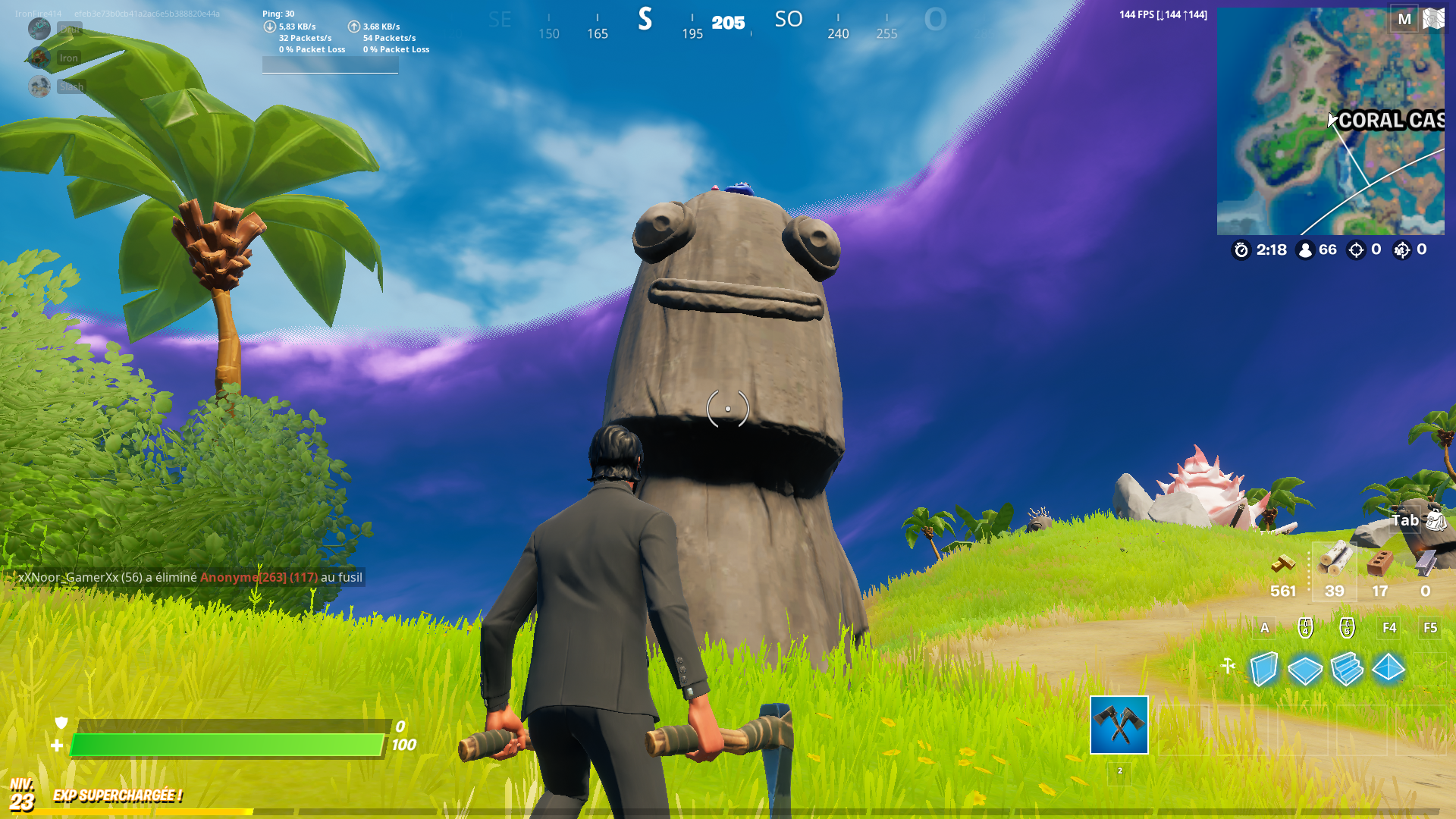
Task: Click the match timer stopwatch icon
Action: [x=1241, y=249]
